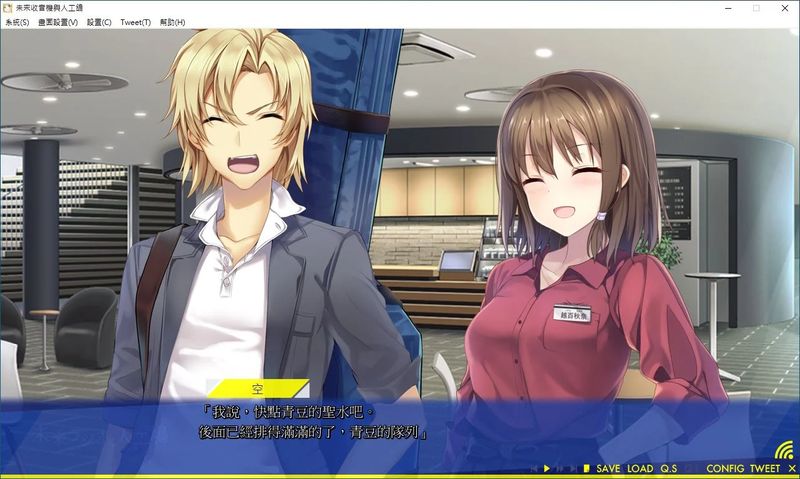Open the 幫助(H) help menu
The height and width of the screenshot is (479, 800).
[173, 22]
